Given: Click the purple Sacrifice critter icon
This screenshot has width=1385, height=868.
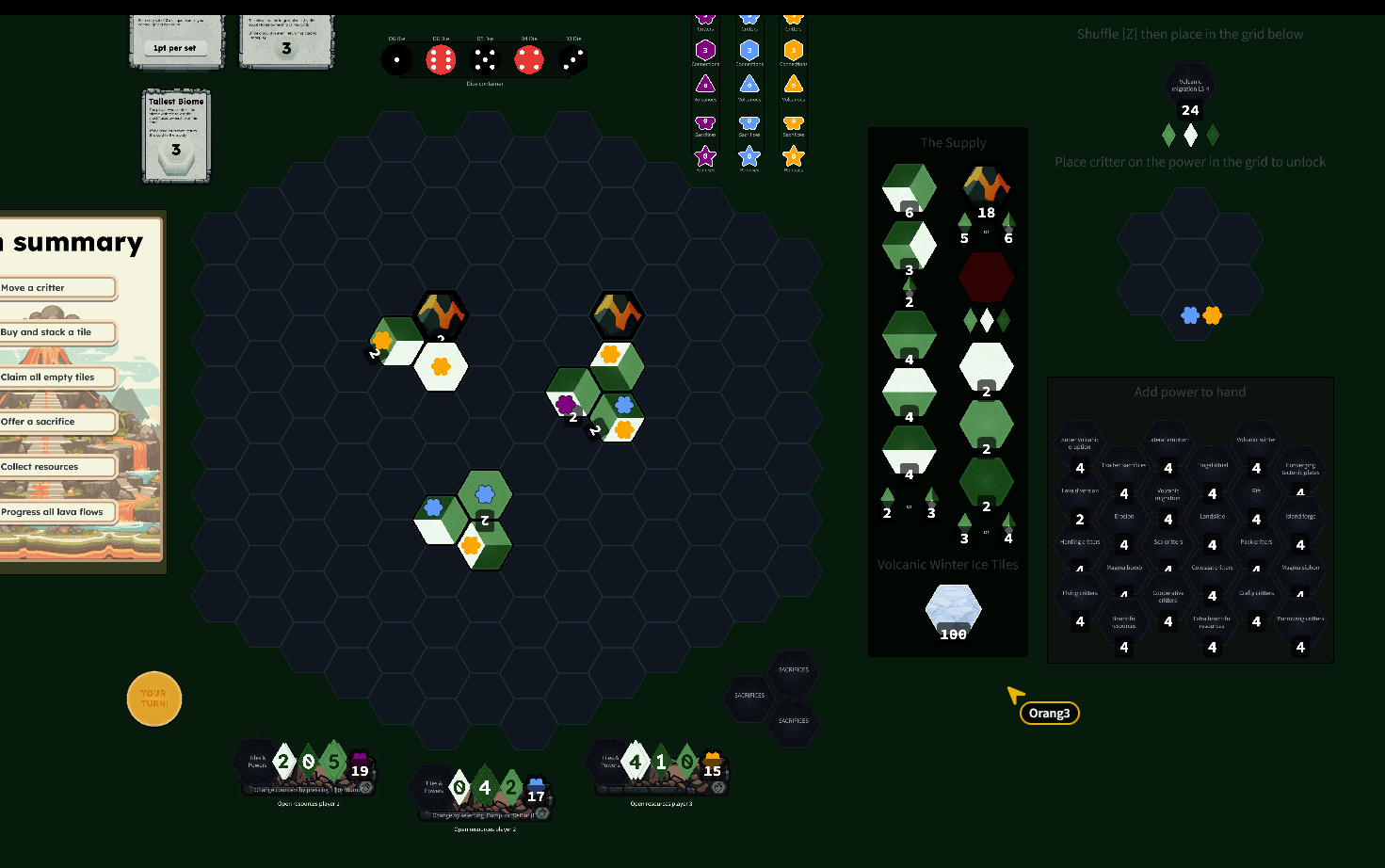Looking at the screenshot, I should (x=706, y=123).
